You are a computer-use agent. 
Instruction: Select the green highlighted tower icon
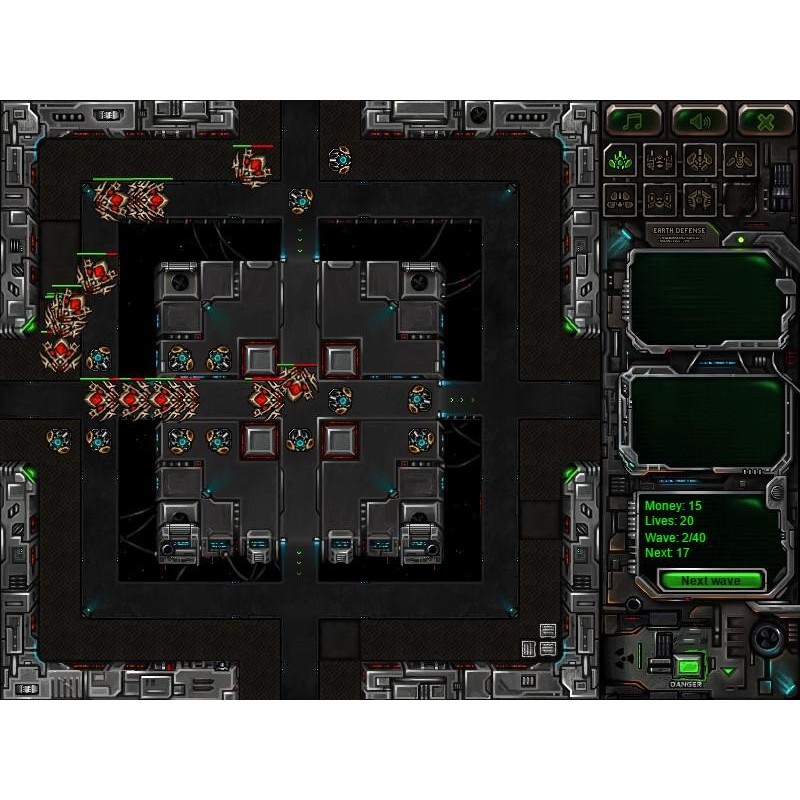coord(620,159)
